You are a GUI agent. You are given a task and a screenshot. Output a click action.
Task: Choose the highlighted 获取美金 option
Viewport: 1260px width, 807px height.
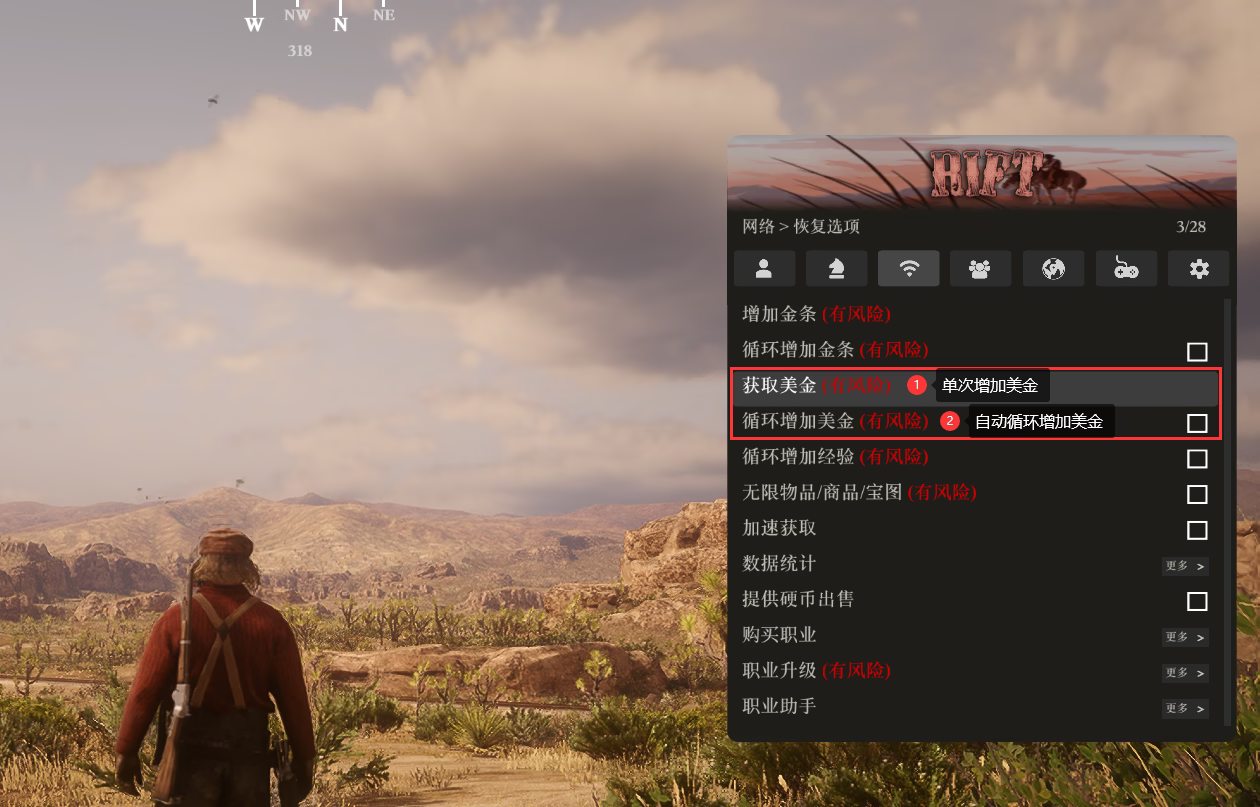pos(817,385)
